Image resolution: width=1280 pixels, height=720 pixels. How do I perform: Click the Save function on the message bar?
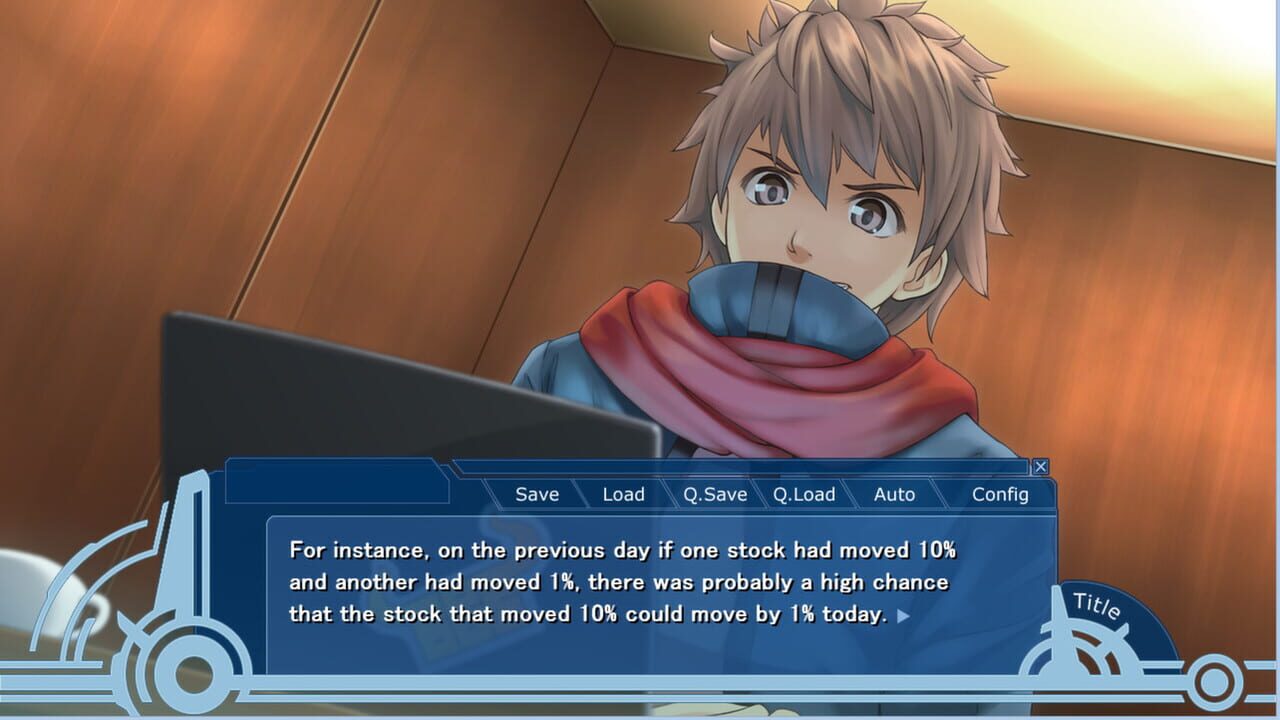(536, 494)
